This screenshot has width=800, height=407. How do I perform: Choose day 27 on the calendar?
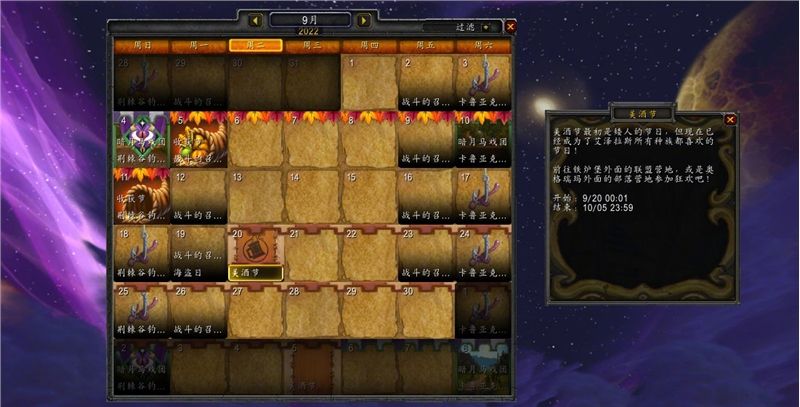[x=255, y=311]
